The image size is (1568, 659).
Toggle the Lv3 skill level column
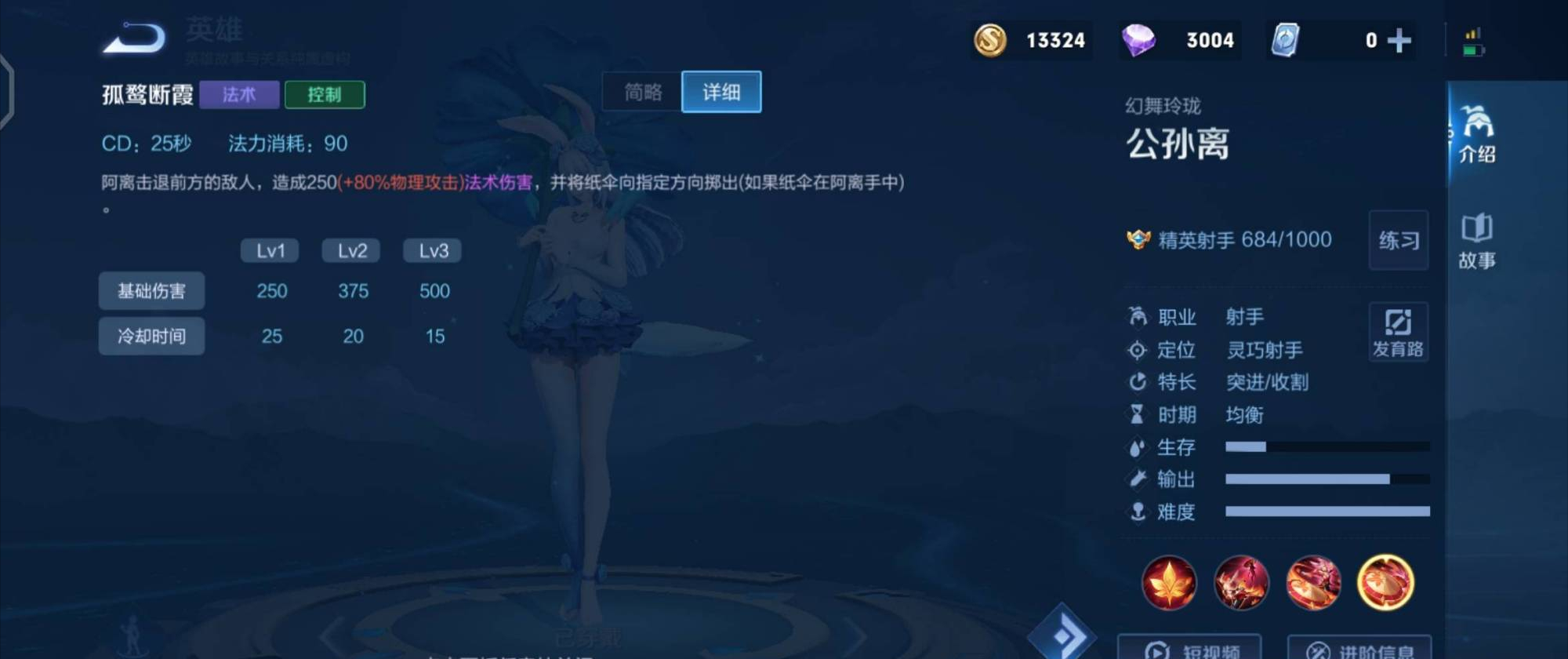click(432, 249)
